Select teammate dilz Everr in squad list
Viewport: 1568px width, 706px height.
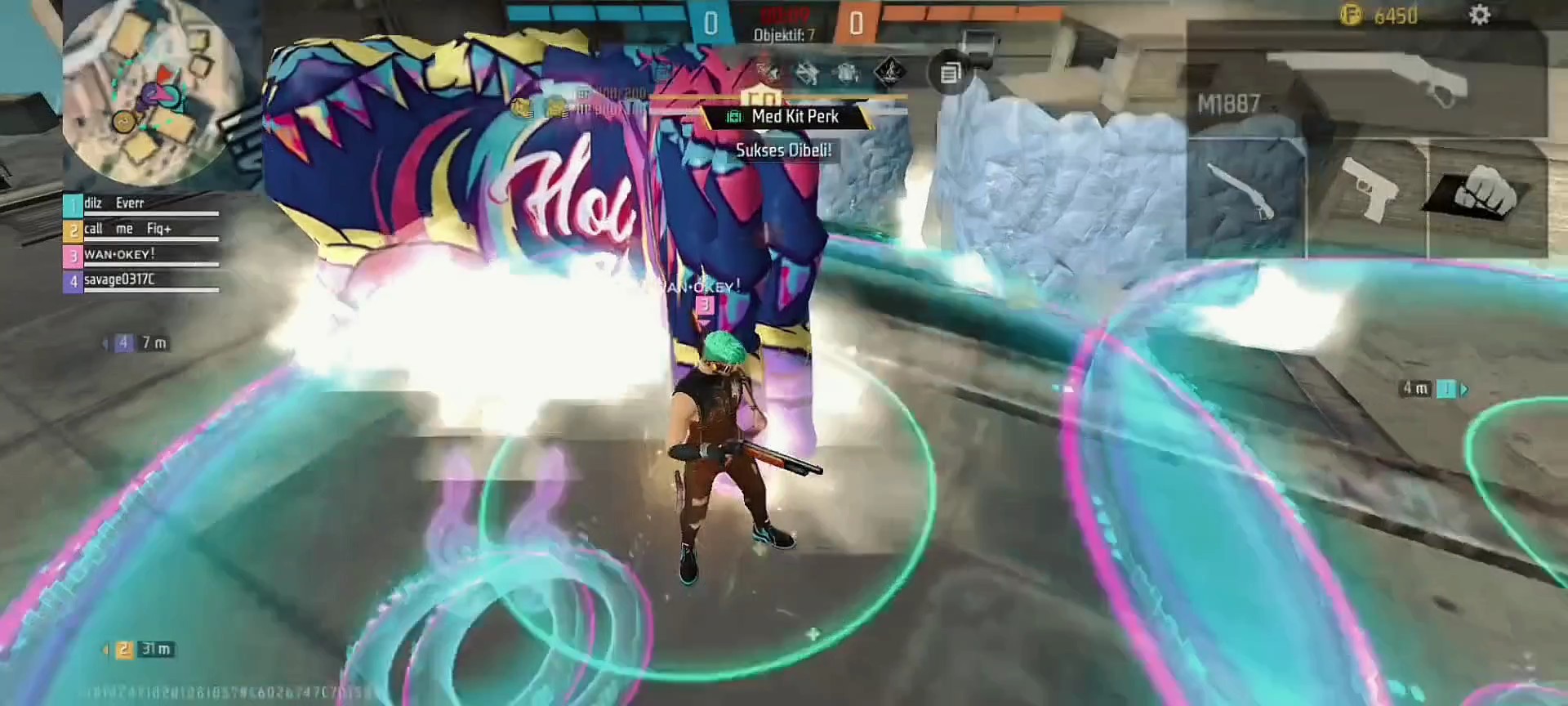coord(140,204)
